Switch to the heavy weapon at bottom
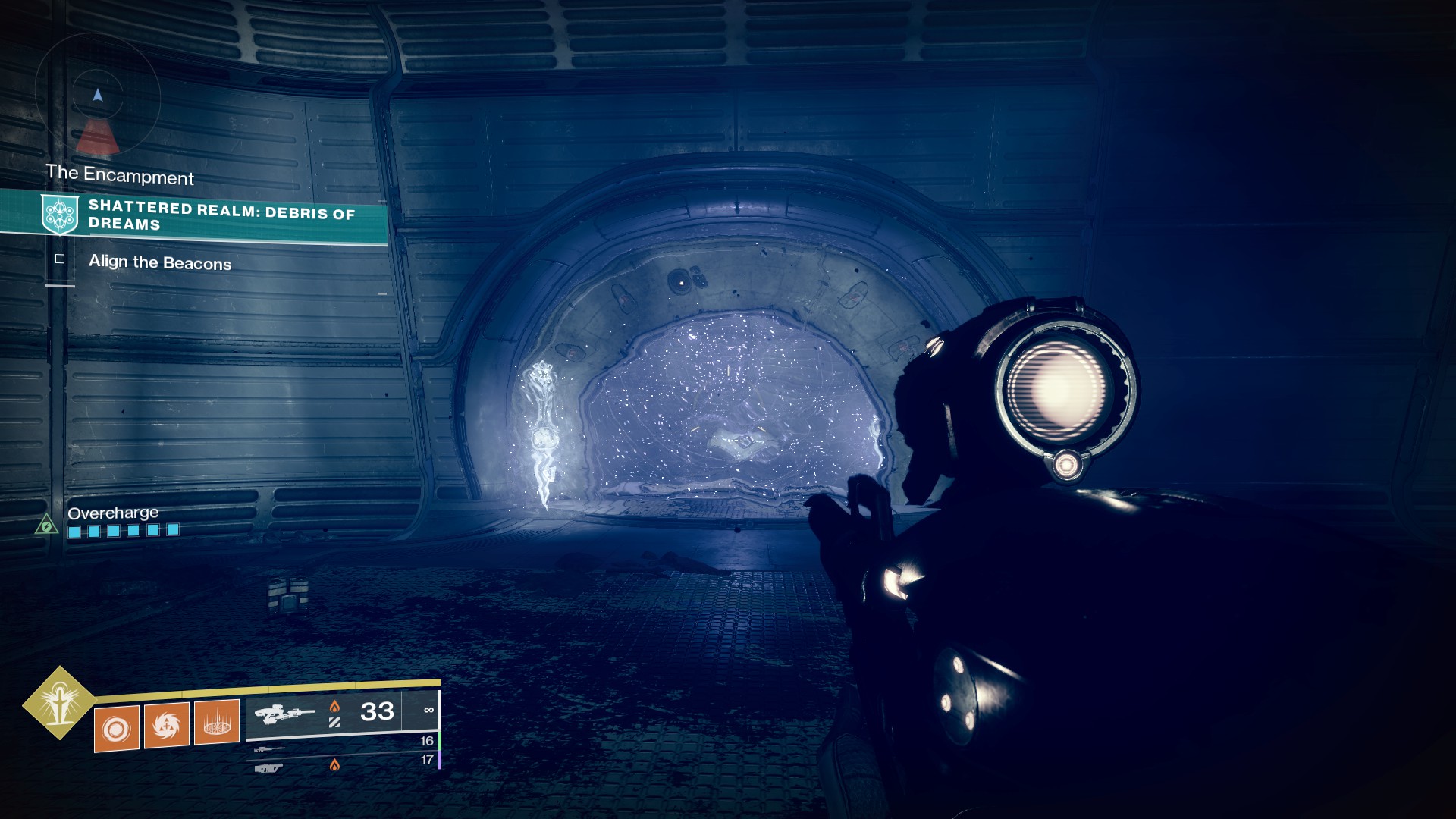1456x819 pixels. pyautogui.click(x=268, y=768)
